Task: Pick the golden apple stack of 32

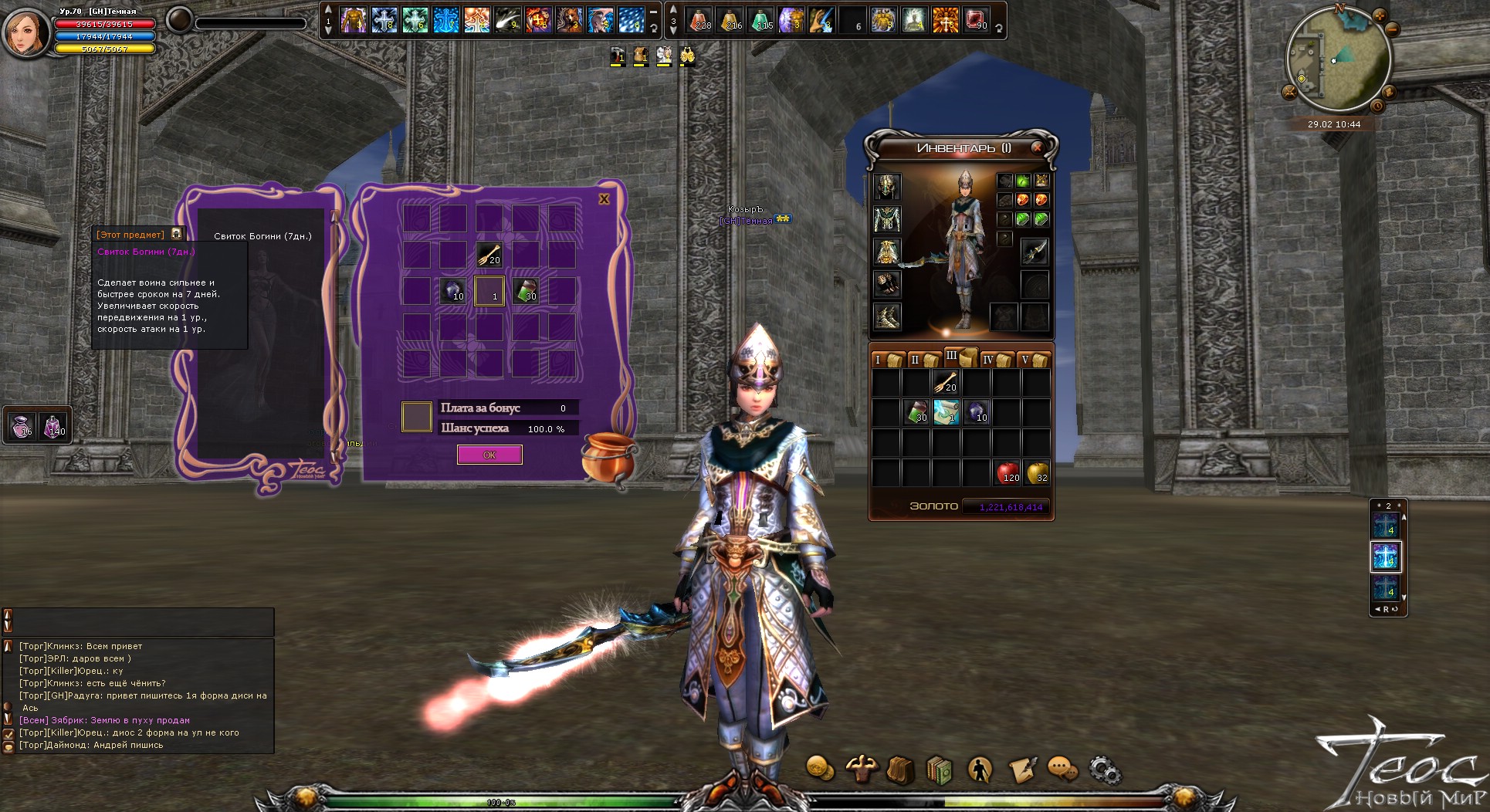Action: (x=1037, y=472)
